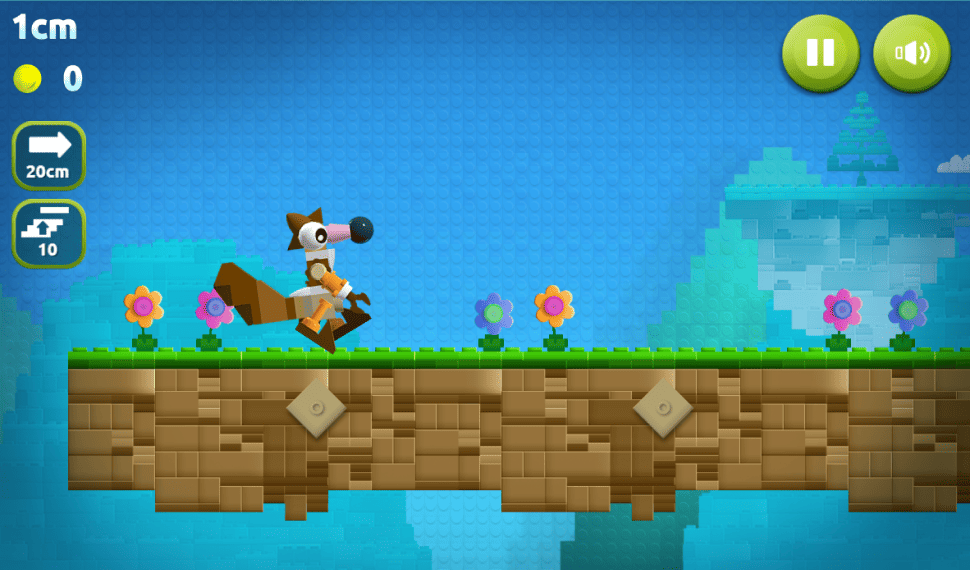This screenshot has height=570, width=970.
Task: Pause the game with the green button
Action: coord(820,52)
